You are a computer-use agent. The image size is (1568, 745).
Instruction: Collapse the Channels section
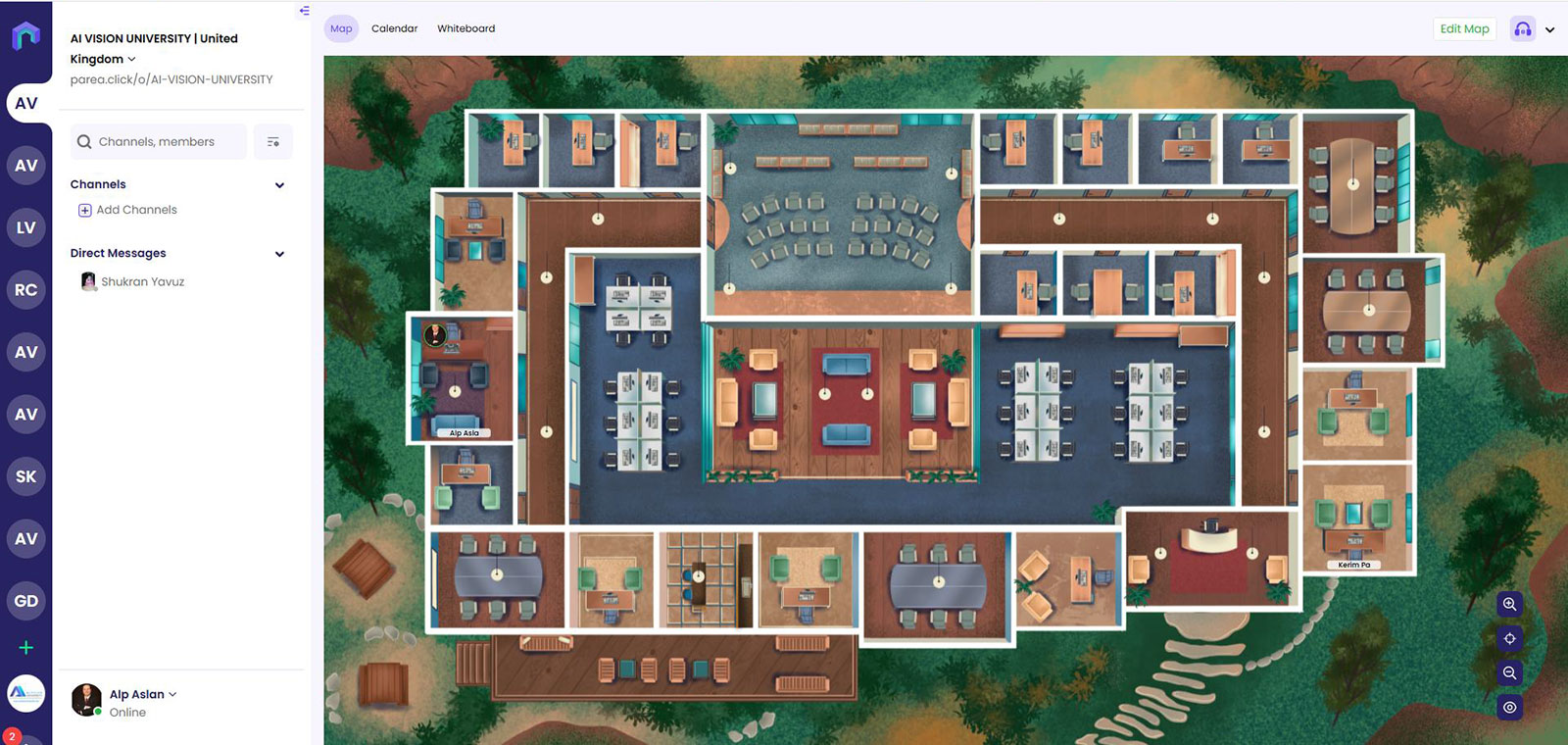(279, 184)
